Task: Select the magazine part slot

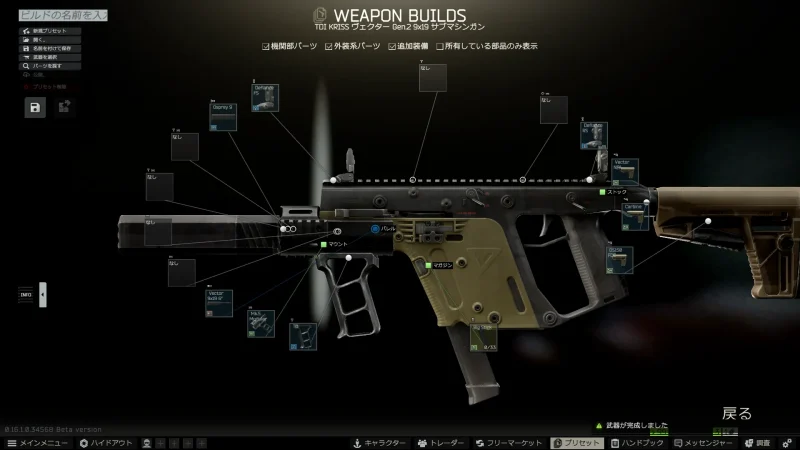Action: click(484, 338)
